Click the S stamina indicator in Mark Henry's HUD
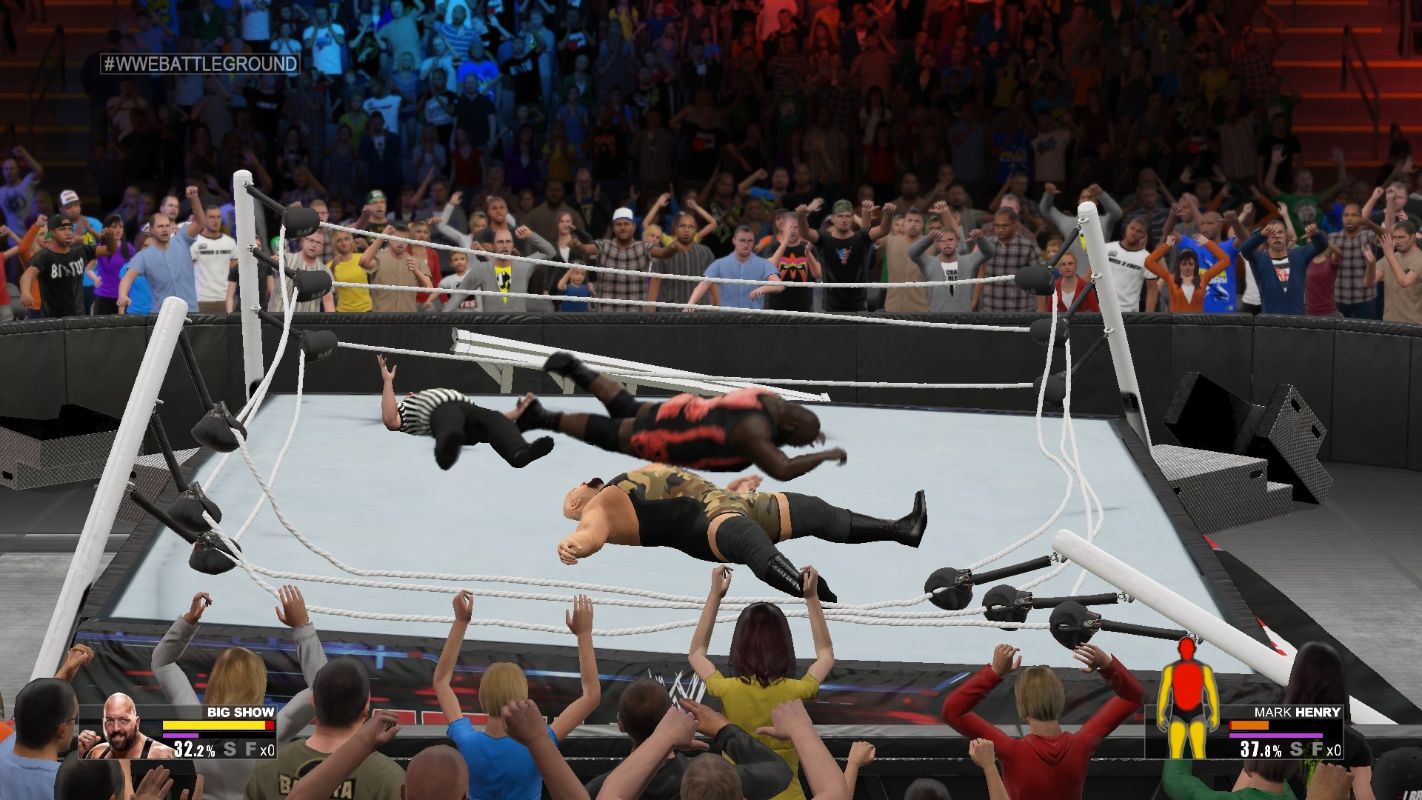 point(1296,748)
